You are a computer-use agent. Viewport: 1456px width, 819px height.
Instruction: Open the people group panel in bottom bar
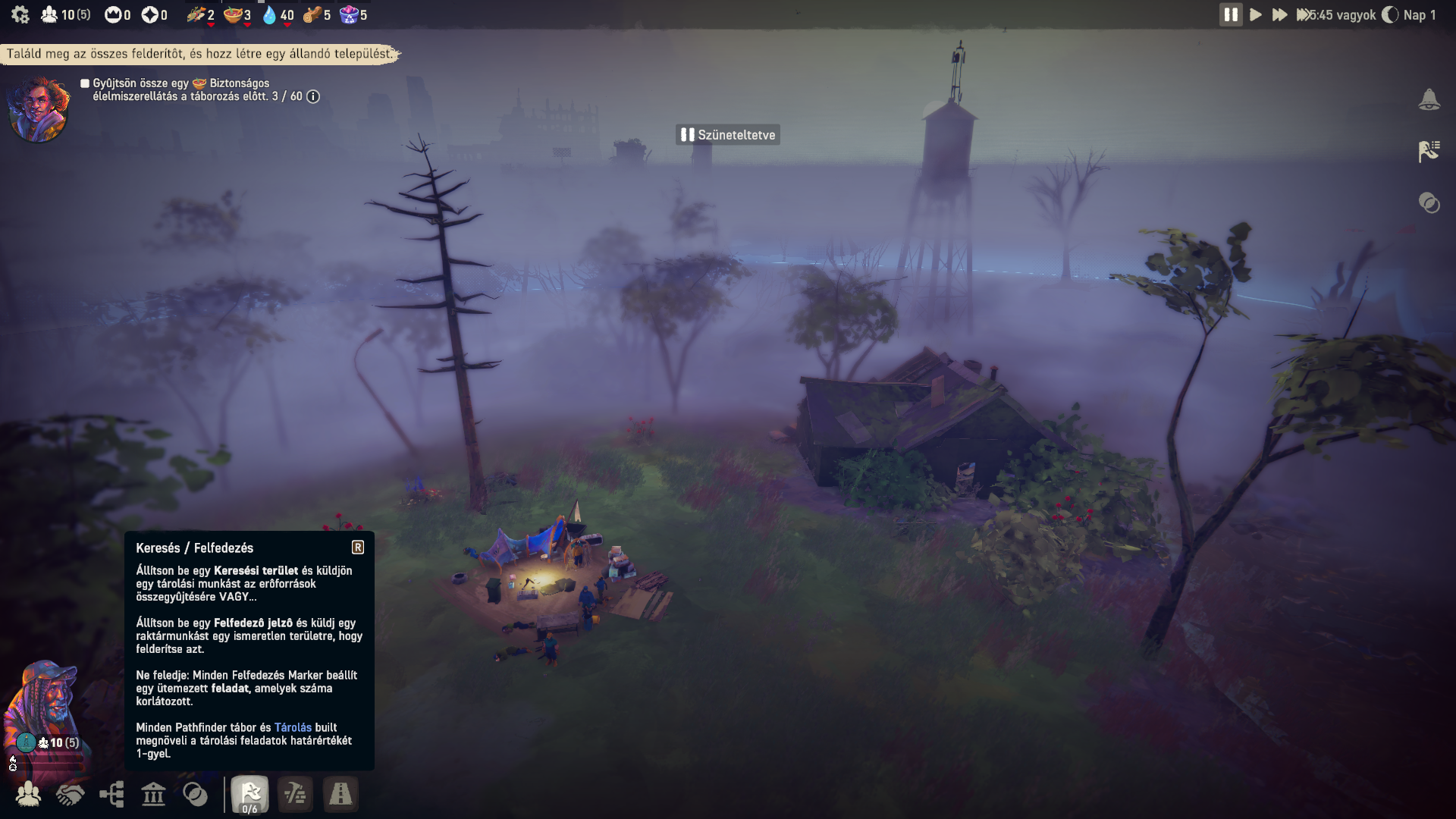tap(28, 794)
